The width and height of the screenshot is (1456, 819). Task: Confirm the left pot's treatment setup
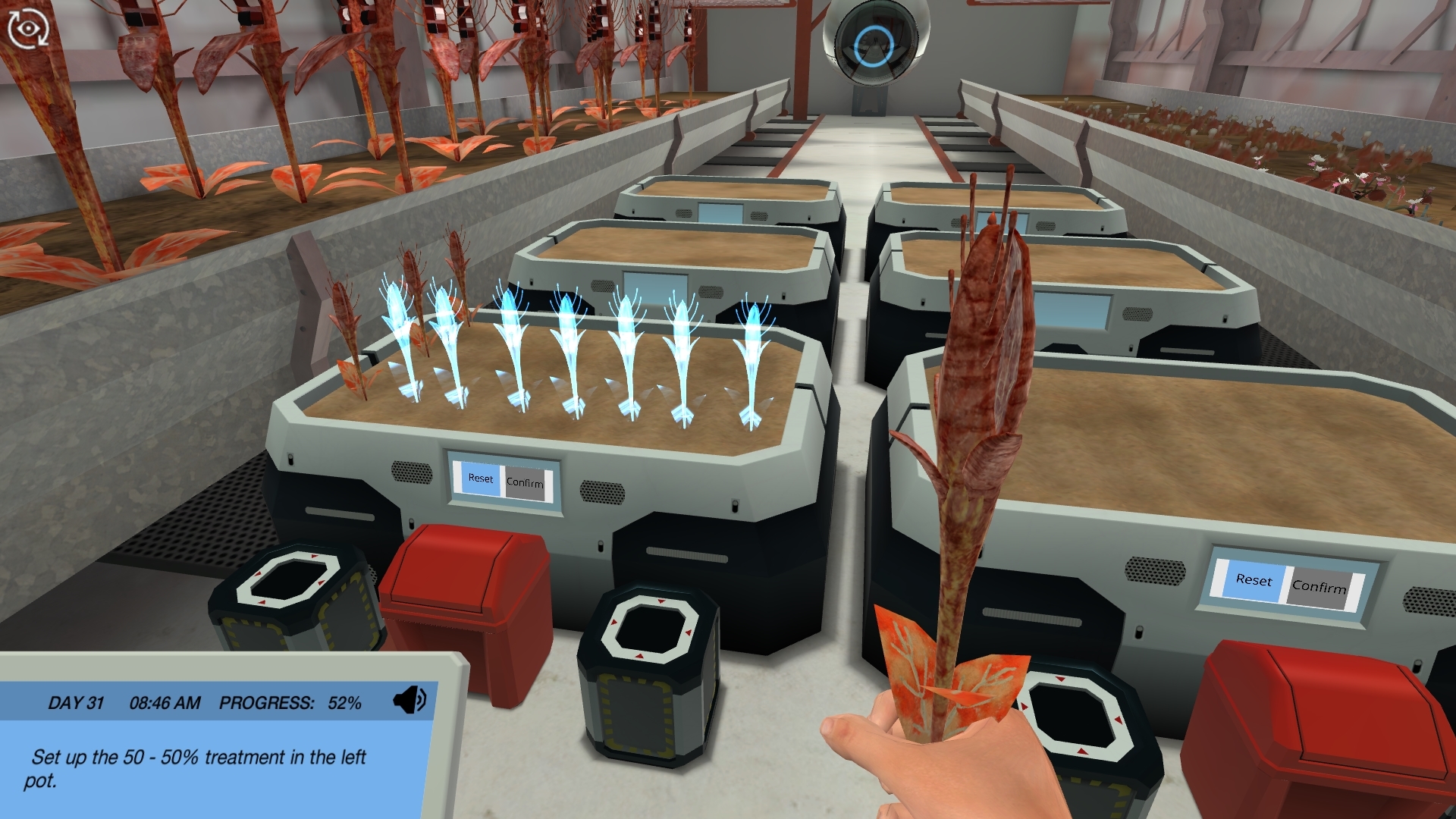tap(525, 482)
